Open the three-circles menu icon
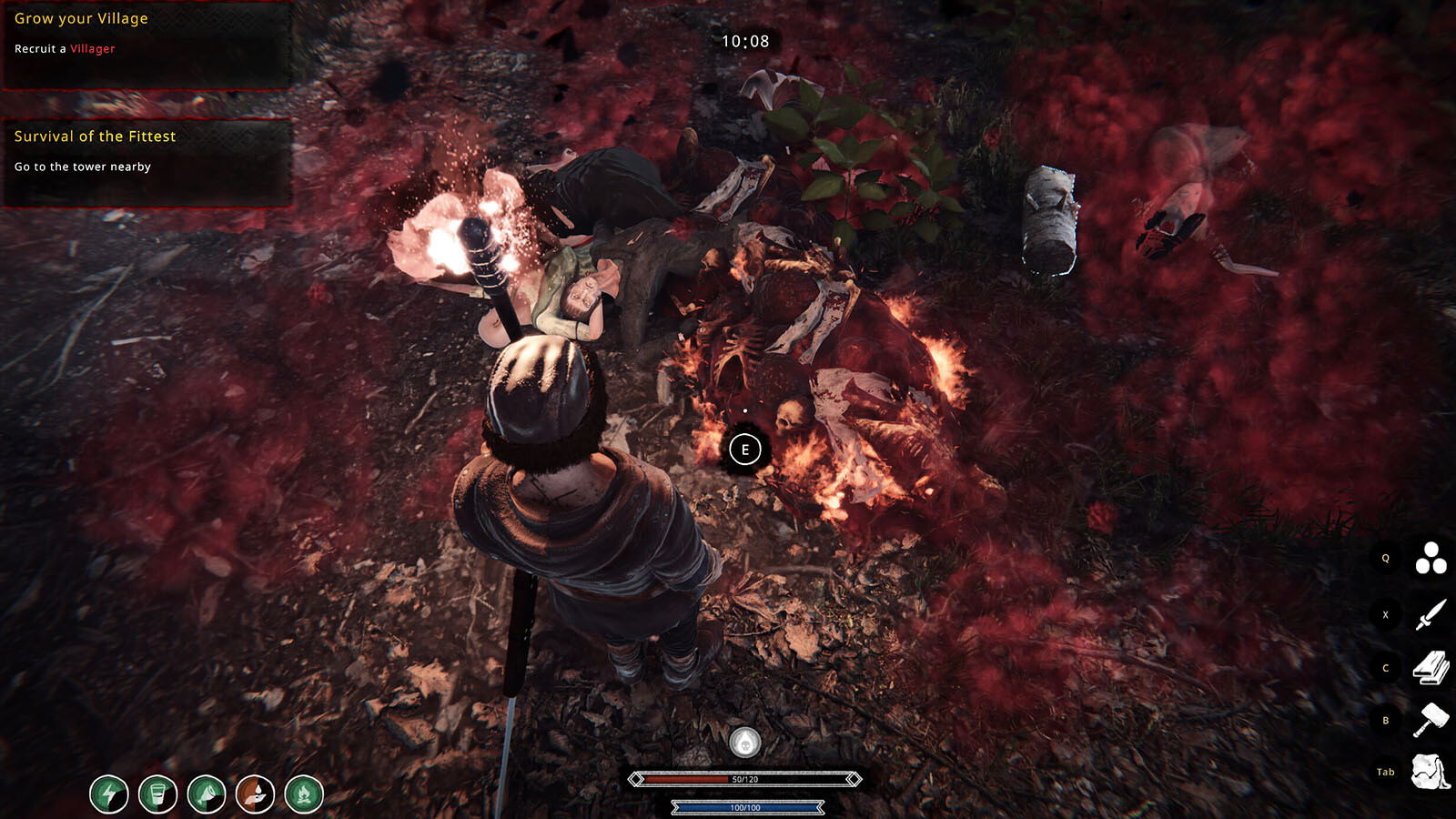The width and height of the screenshot is (1456, 819). click(1431, 558)
